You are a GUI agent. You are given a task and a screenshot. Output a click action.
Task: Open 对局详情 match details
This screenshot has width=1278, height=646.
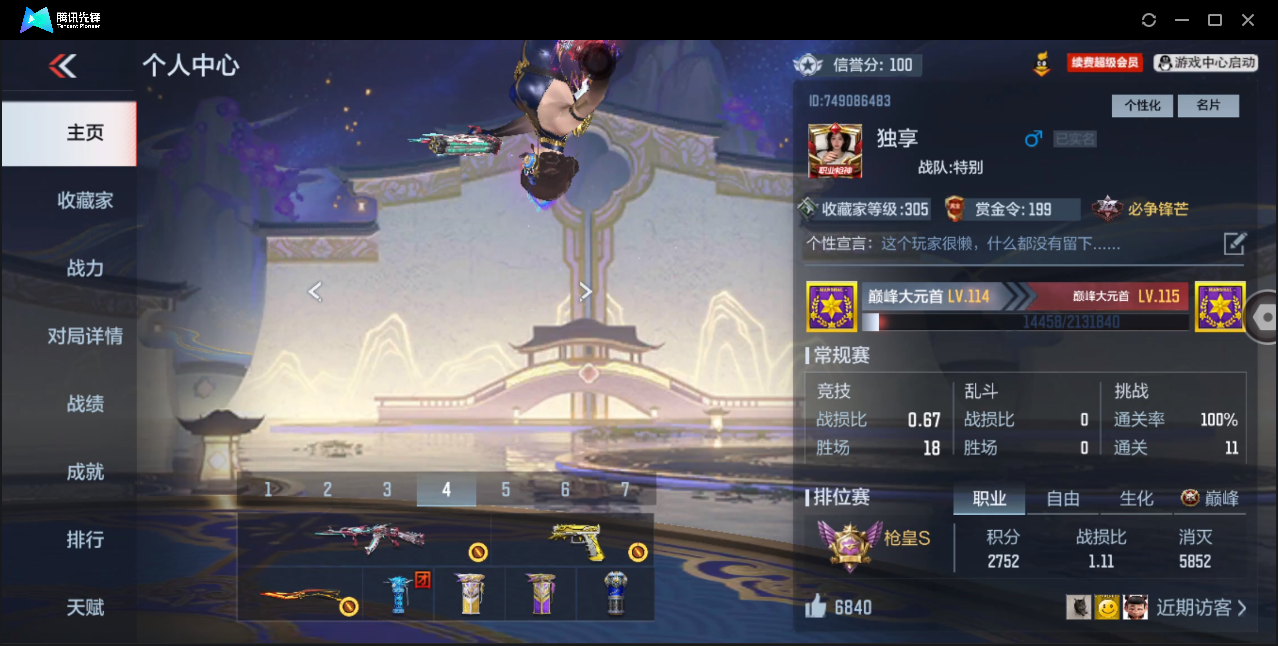pos(85,336)
